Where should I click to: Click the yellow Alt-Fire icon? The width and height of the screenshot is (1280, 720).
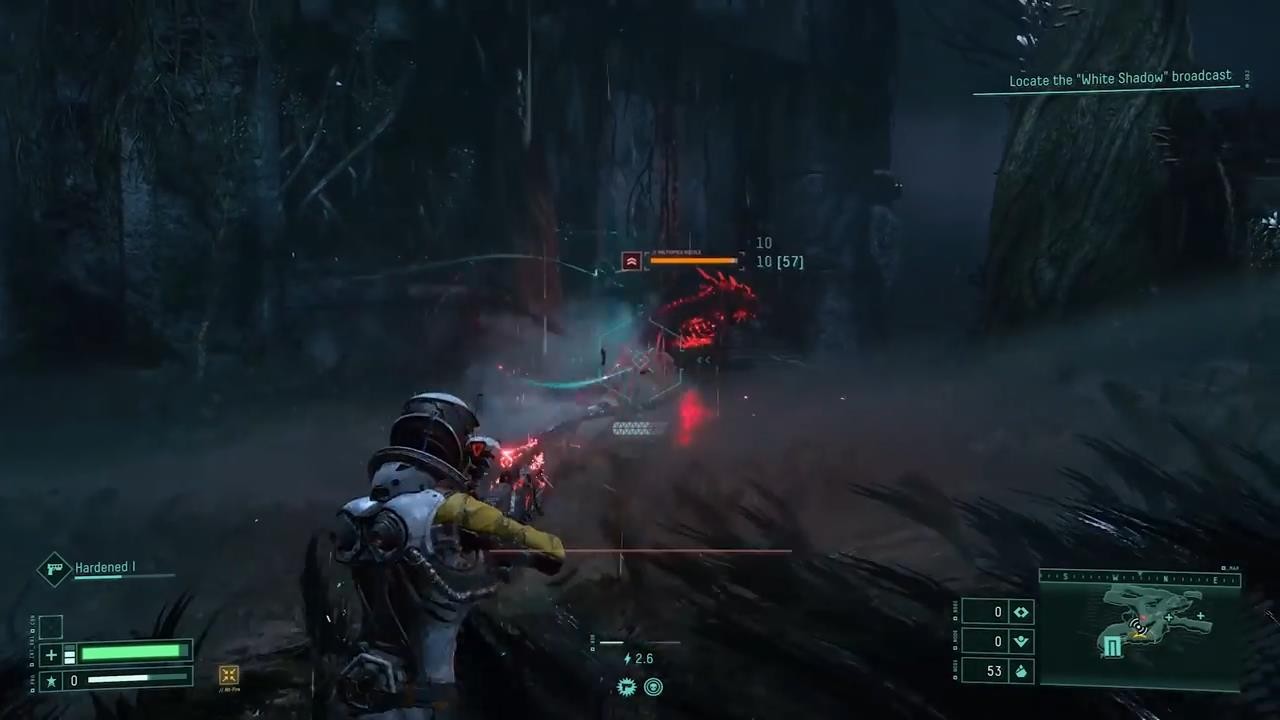[x=229, y=676]
